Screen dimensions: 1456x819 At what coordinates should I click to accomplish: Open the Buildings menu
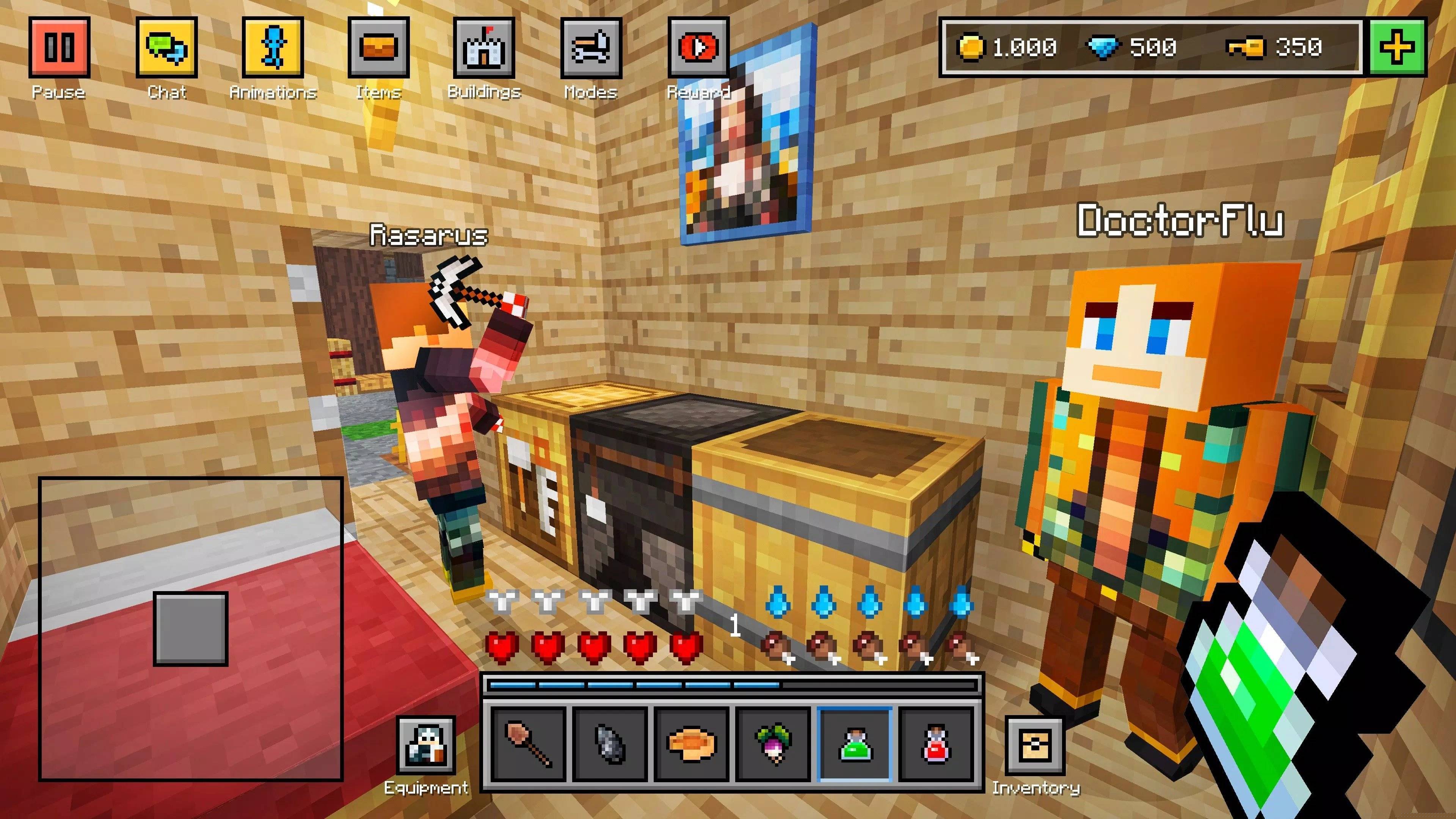(x=484, y=47)
